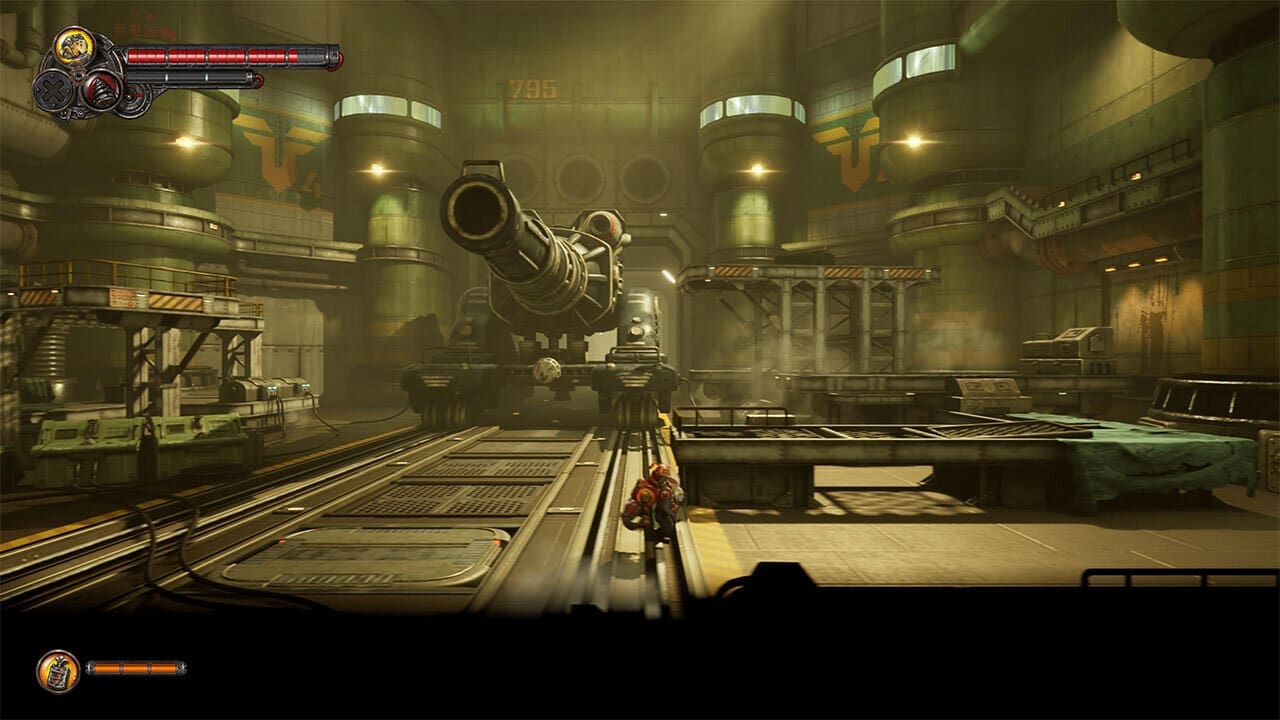Click the small gauge dial under the weapon icon
This screenshot has width=1280, height=720.
tap(133, 97)
